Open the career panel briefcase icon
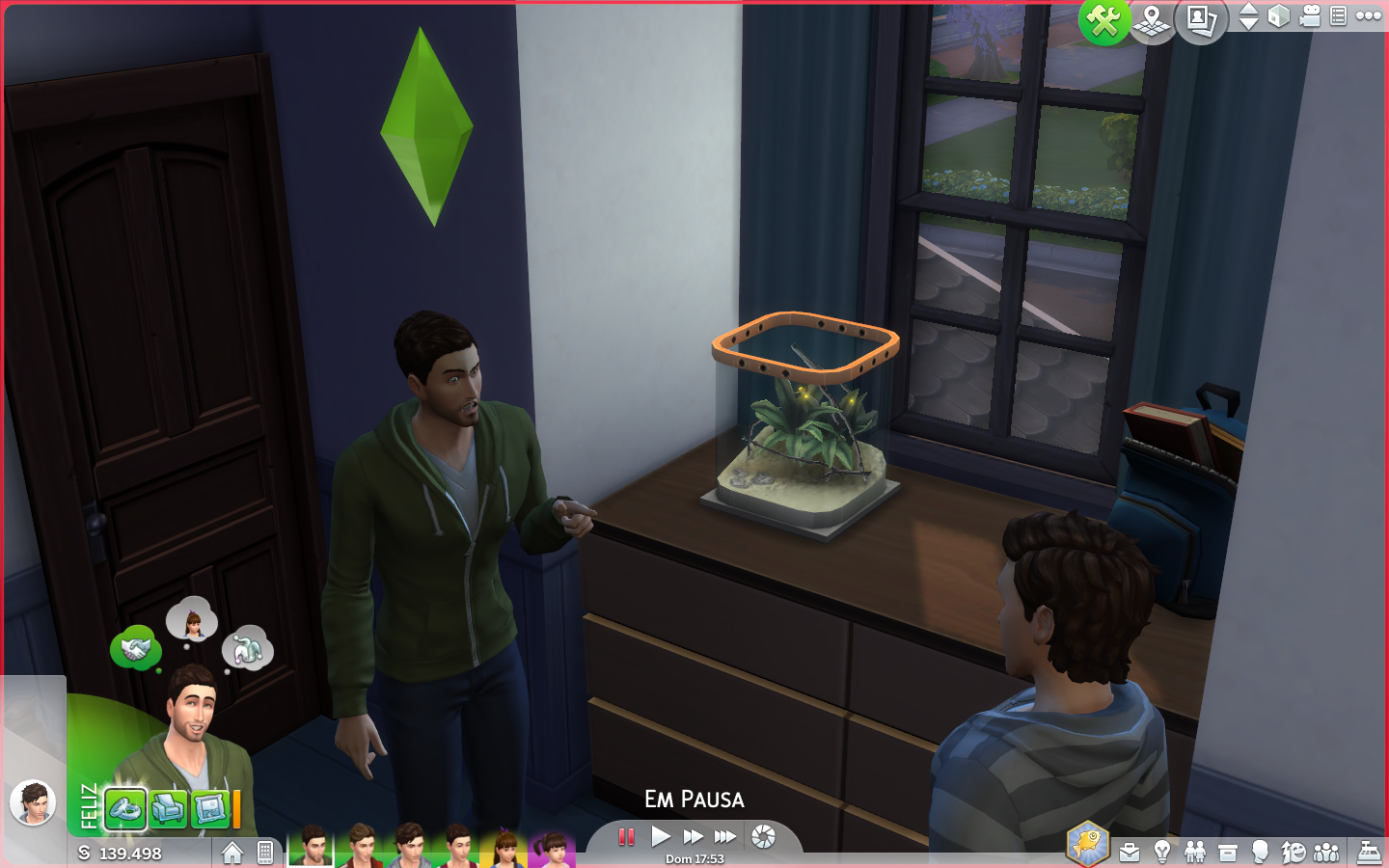The height and width of the screenshot is (868, 1389). pos(1130,853)
